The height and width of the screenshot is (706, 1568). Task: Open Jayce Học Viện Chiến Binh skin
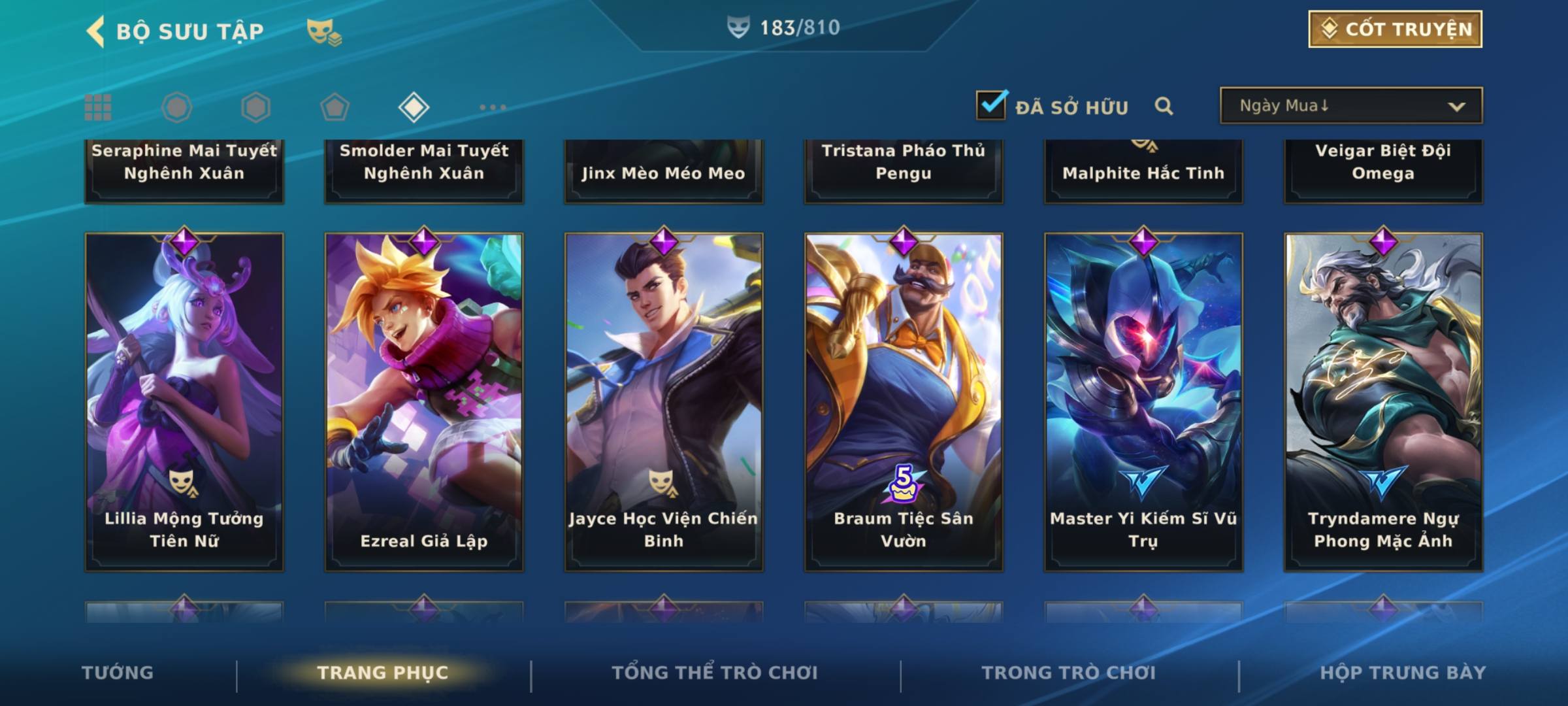(x=664, y=402)
